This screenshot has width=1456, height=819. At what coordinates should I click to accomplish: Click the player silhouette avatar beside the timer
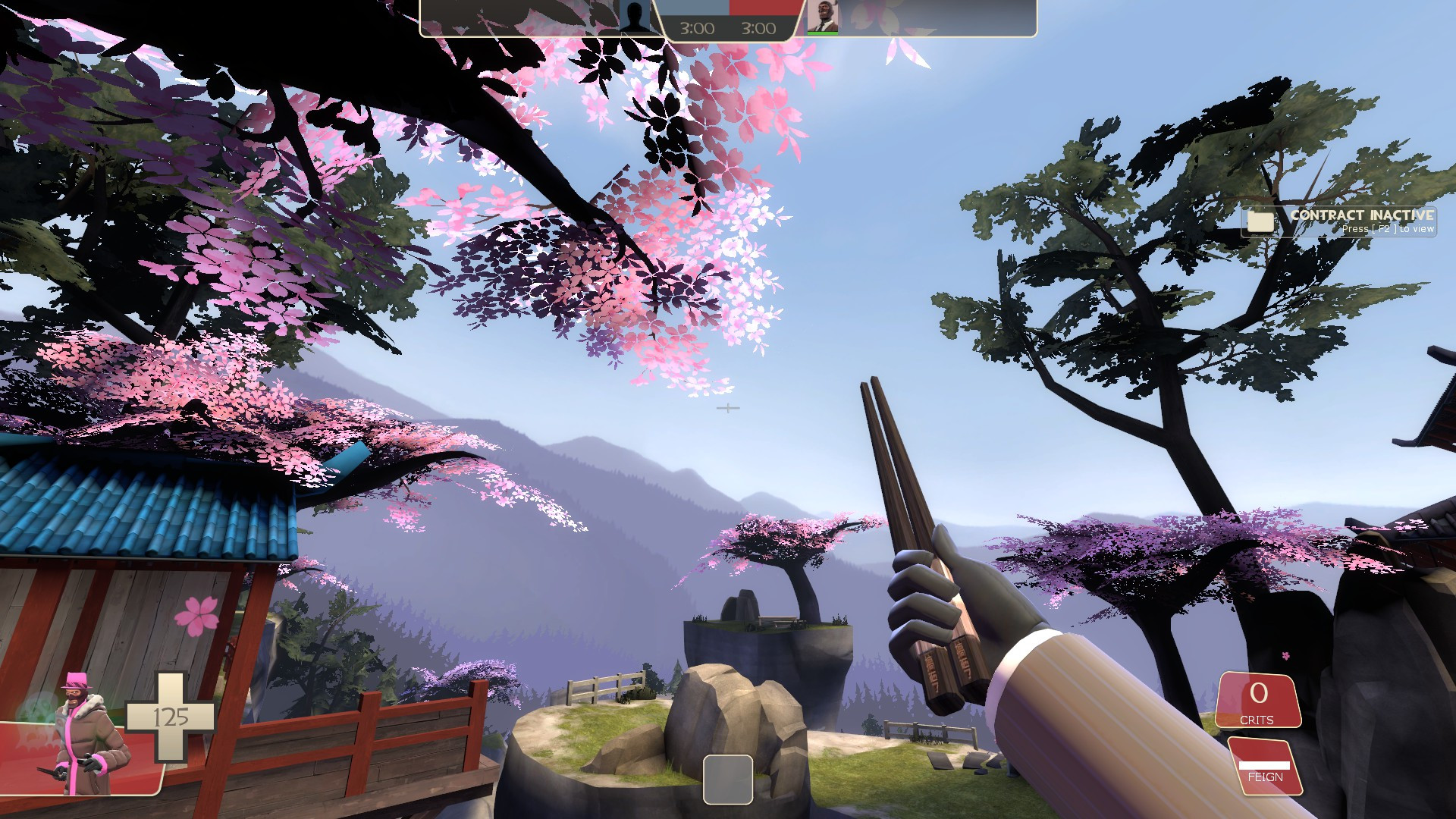tap(633, 14)
